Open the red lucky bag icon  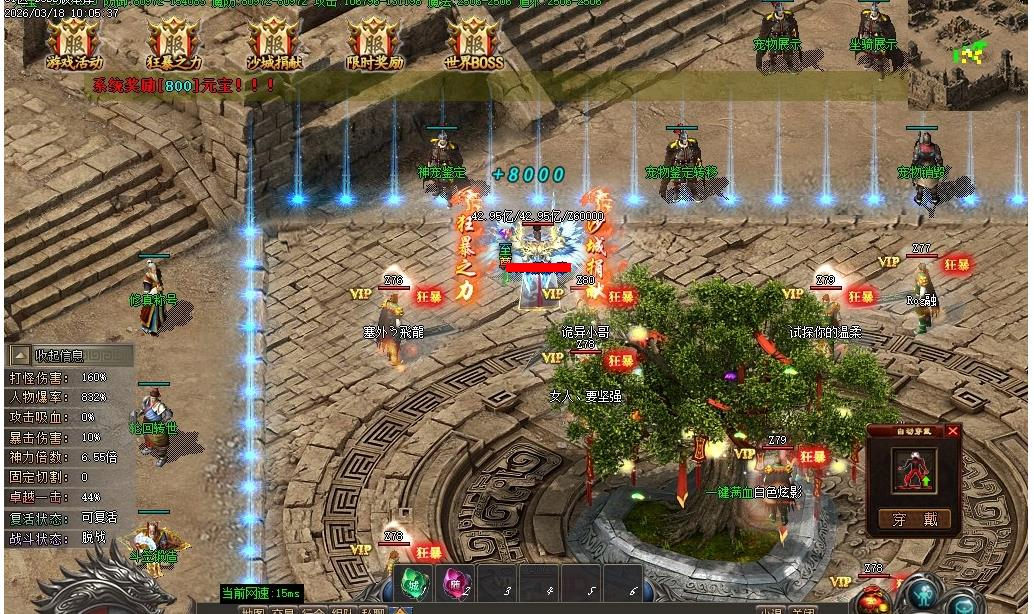[873, 599]
